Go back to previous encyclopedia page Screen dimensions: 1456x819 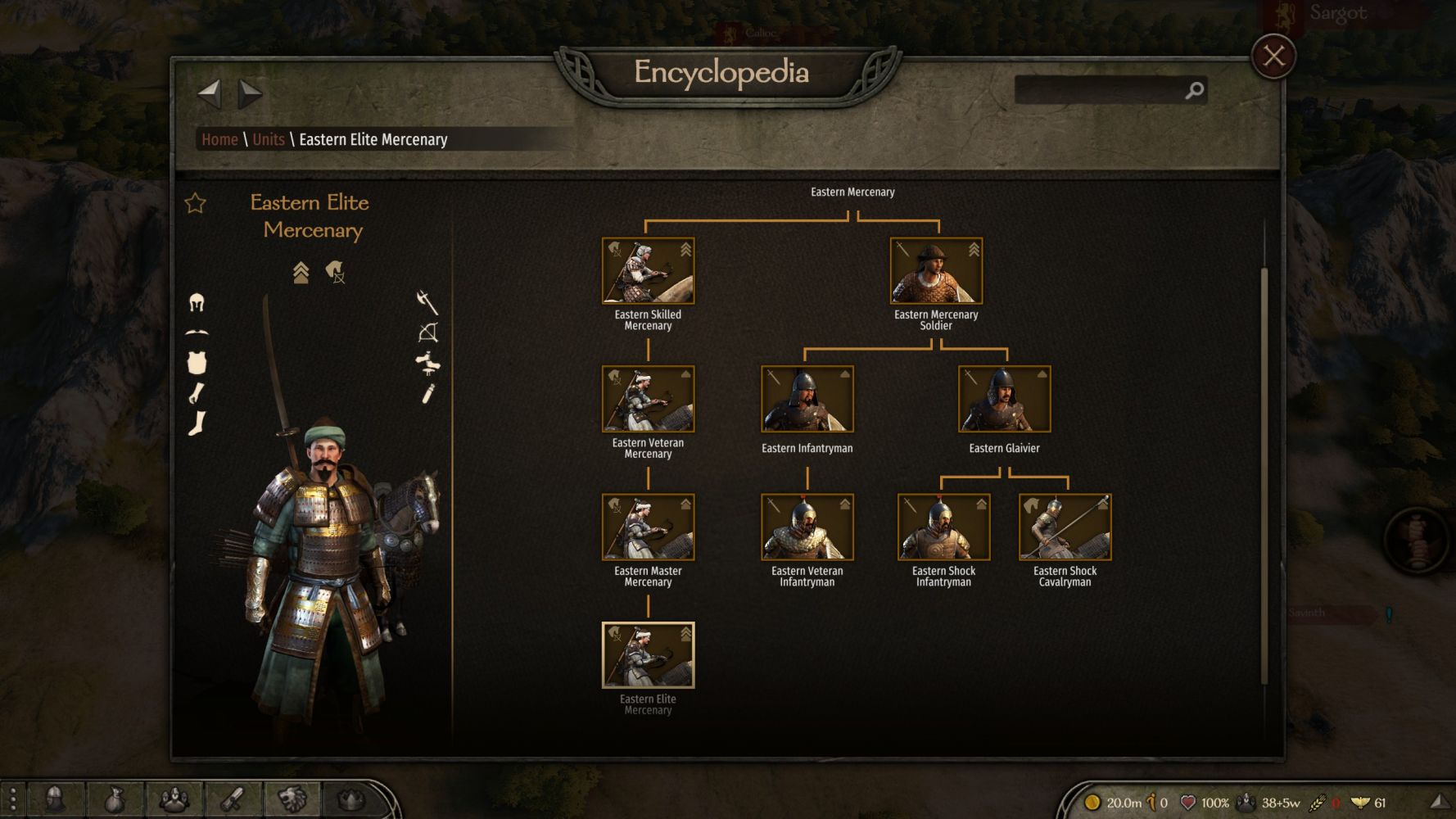click(210, 93)
